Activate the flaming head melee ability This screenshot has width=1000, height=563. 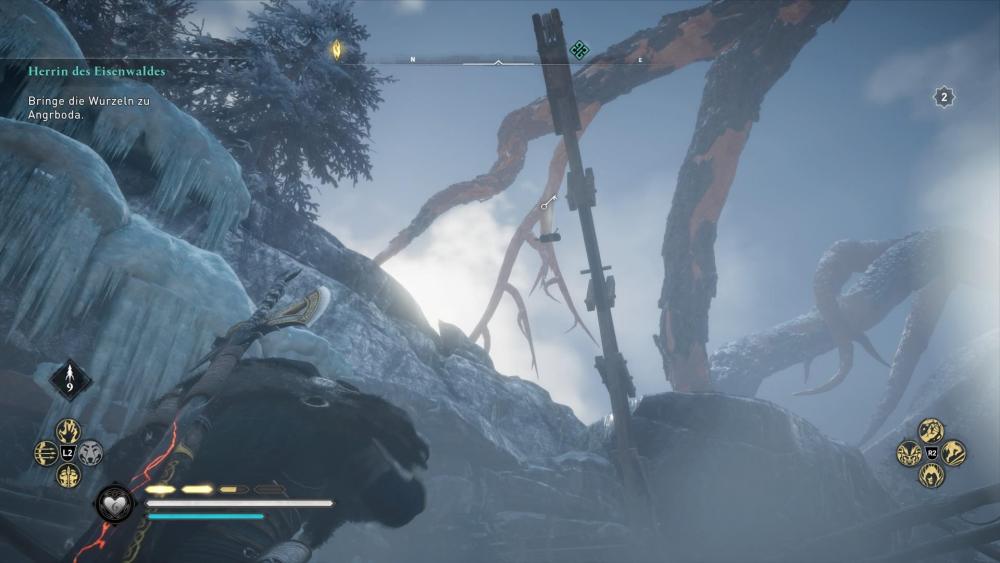point(931,475)
